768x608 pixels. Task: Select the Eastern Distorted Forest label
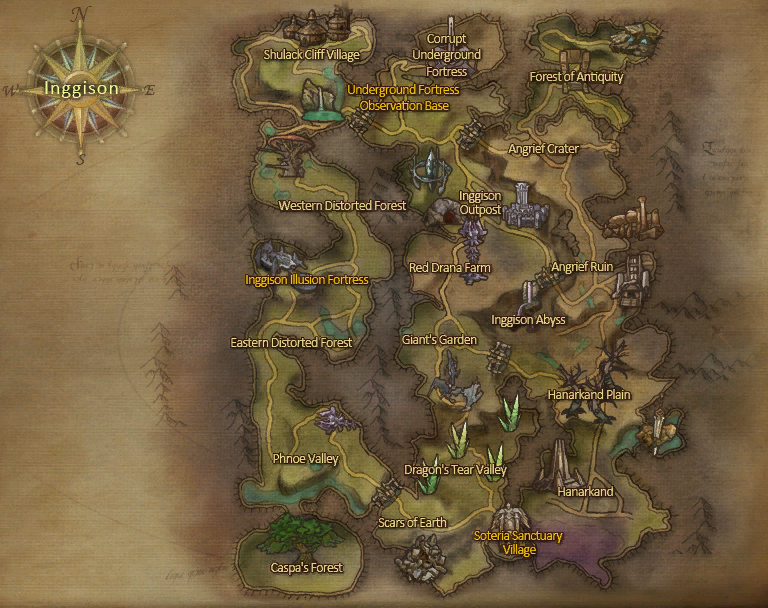(x=291, y=343)
